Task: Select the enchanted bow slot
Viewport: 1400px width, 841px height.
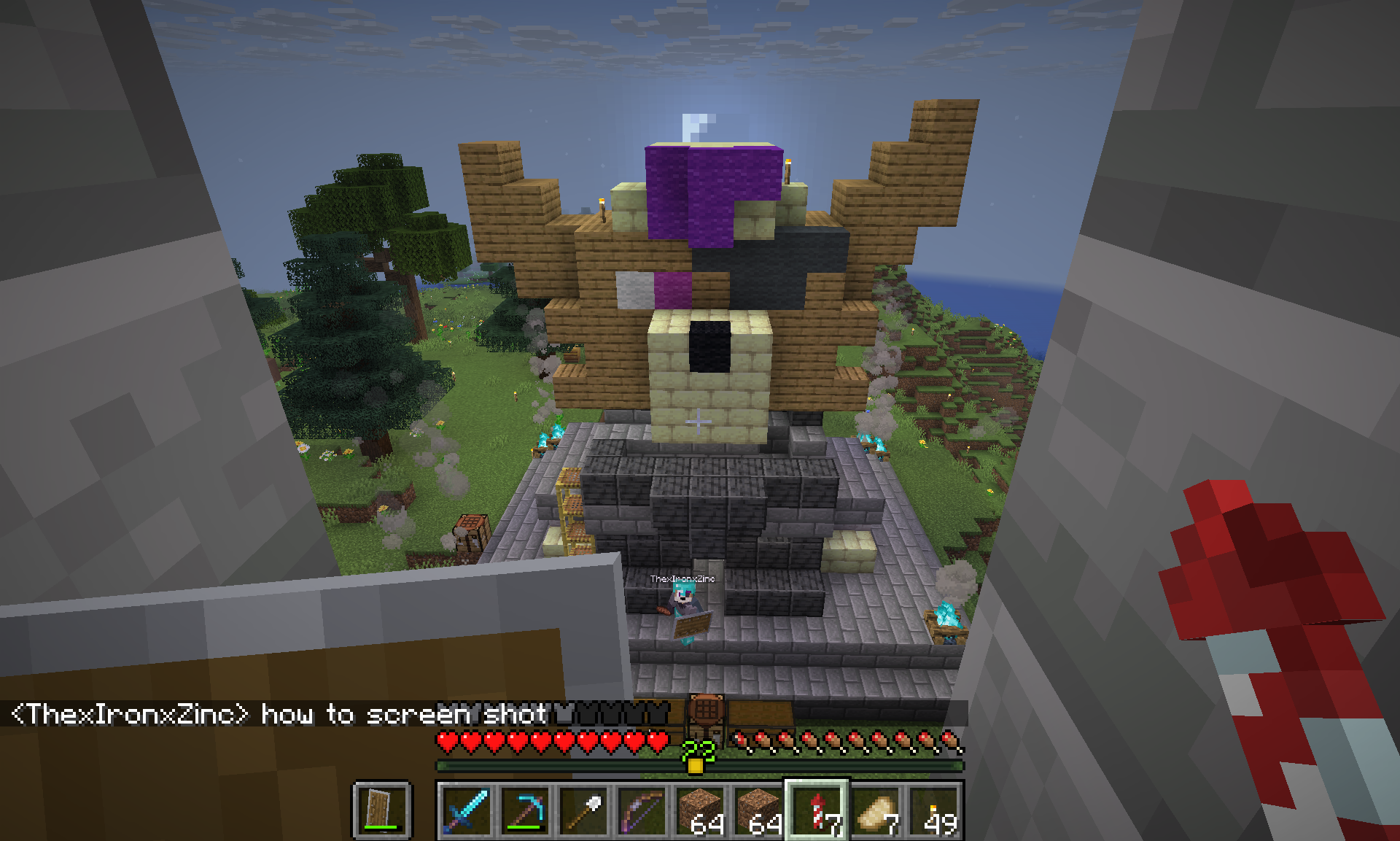Action: click(641, 810)
